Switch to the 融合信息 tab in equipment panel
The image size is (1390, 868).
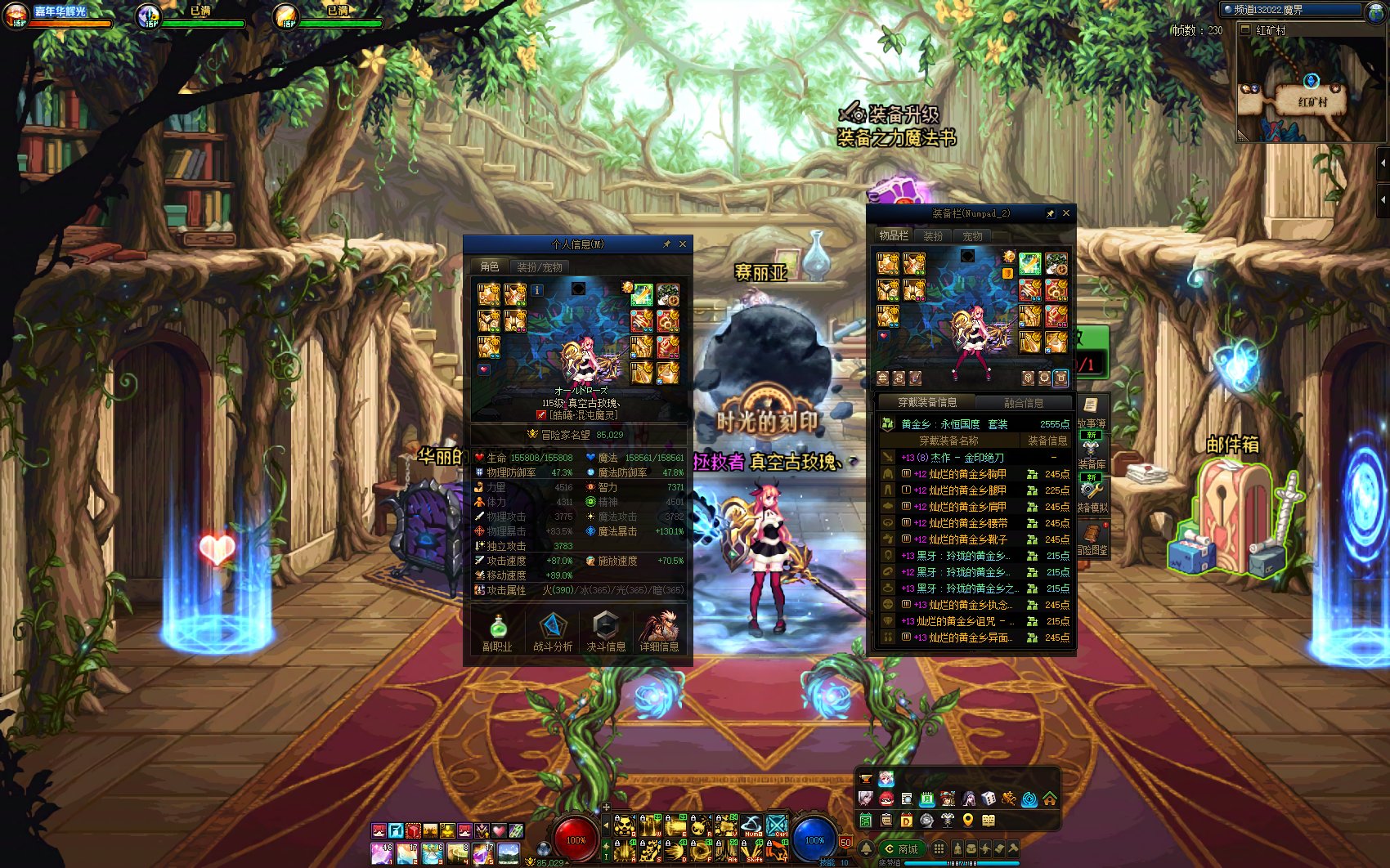tap(1024, 402)
